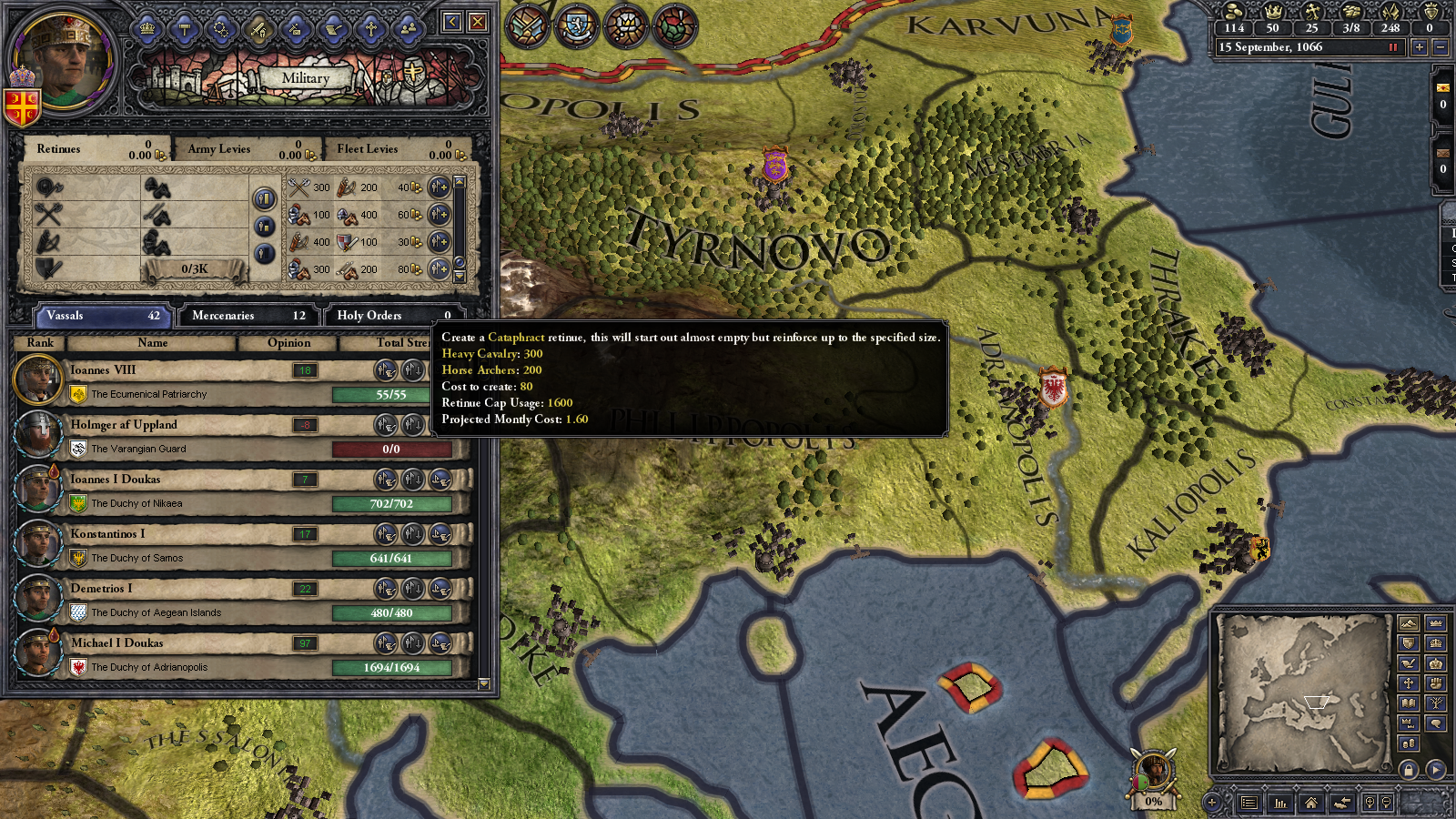
Task: Go to the home location with the house button
Action: [x=1311, y=803]
